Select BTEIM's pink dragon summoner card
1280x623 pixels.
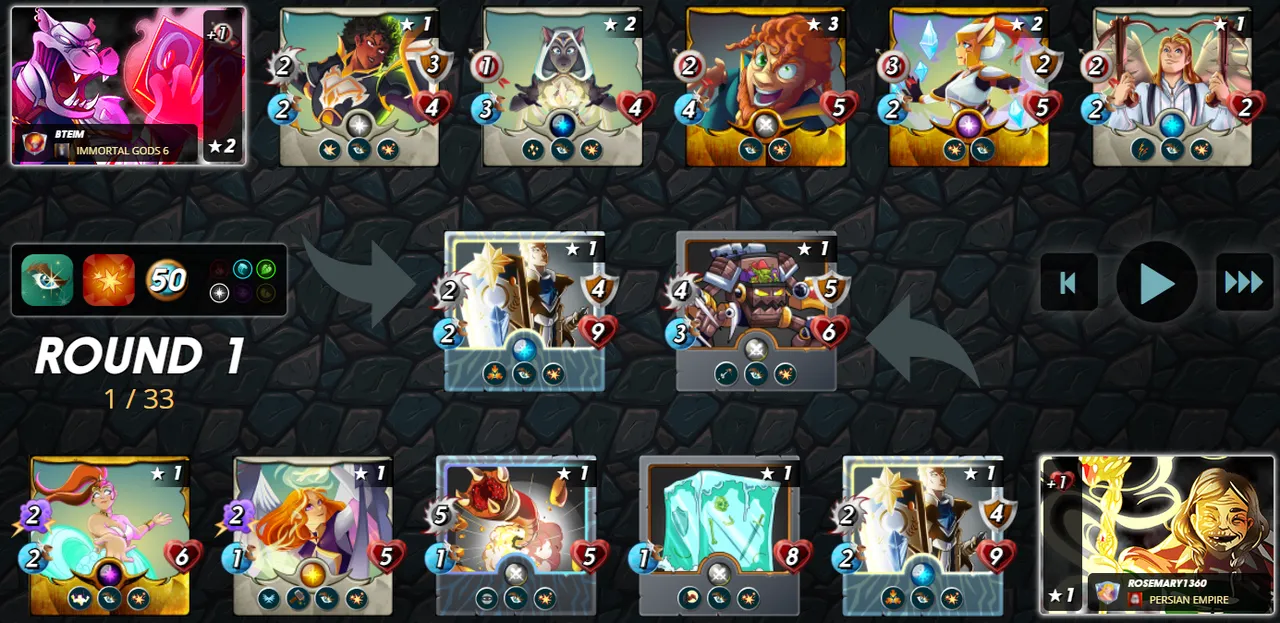tap(127, 85)
